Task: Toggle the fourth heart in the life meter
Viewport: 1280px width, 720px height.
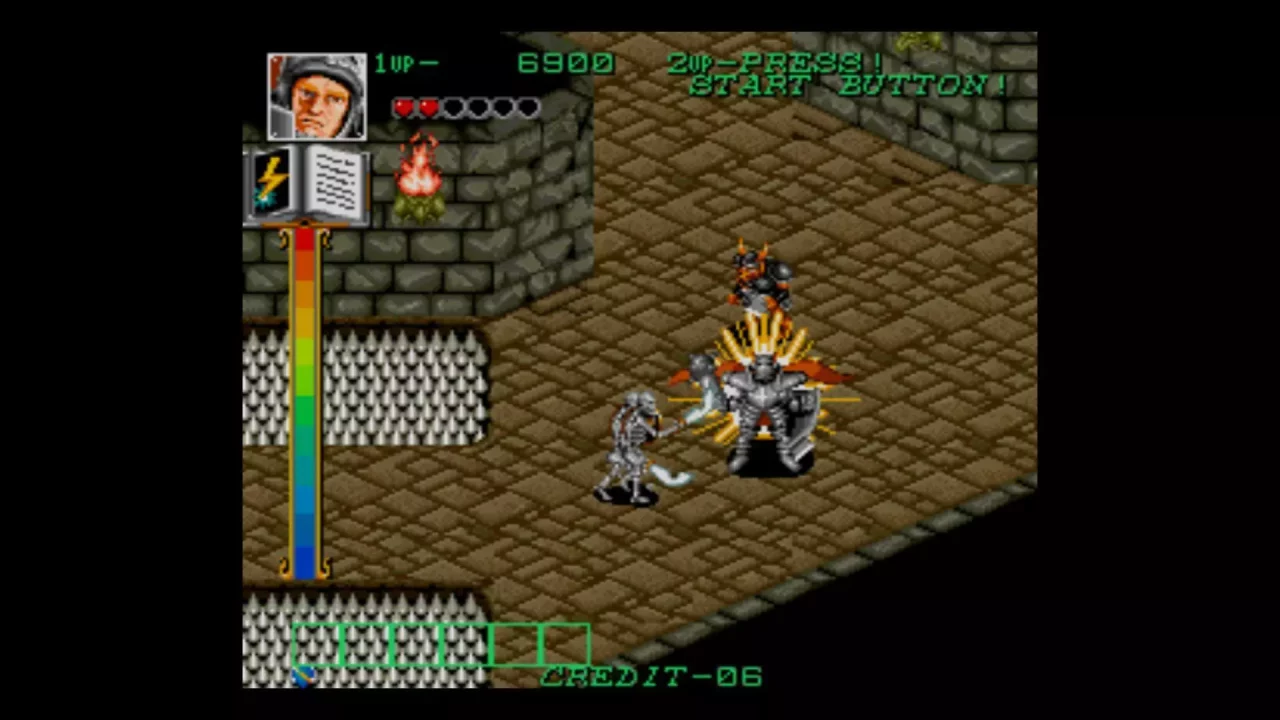Action: point(478,107)
